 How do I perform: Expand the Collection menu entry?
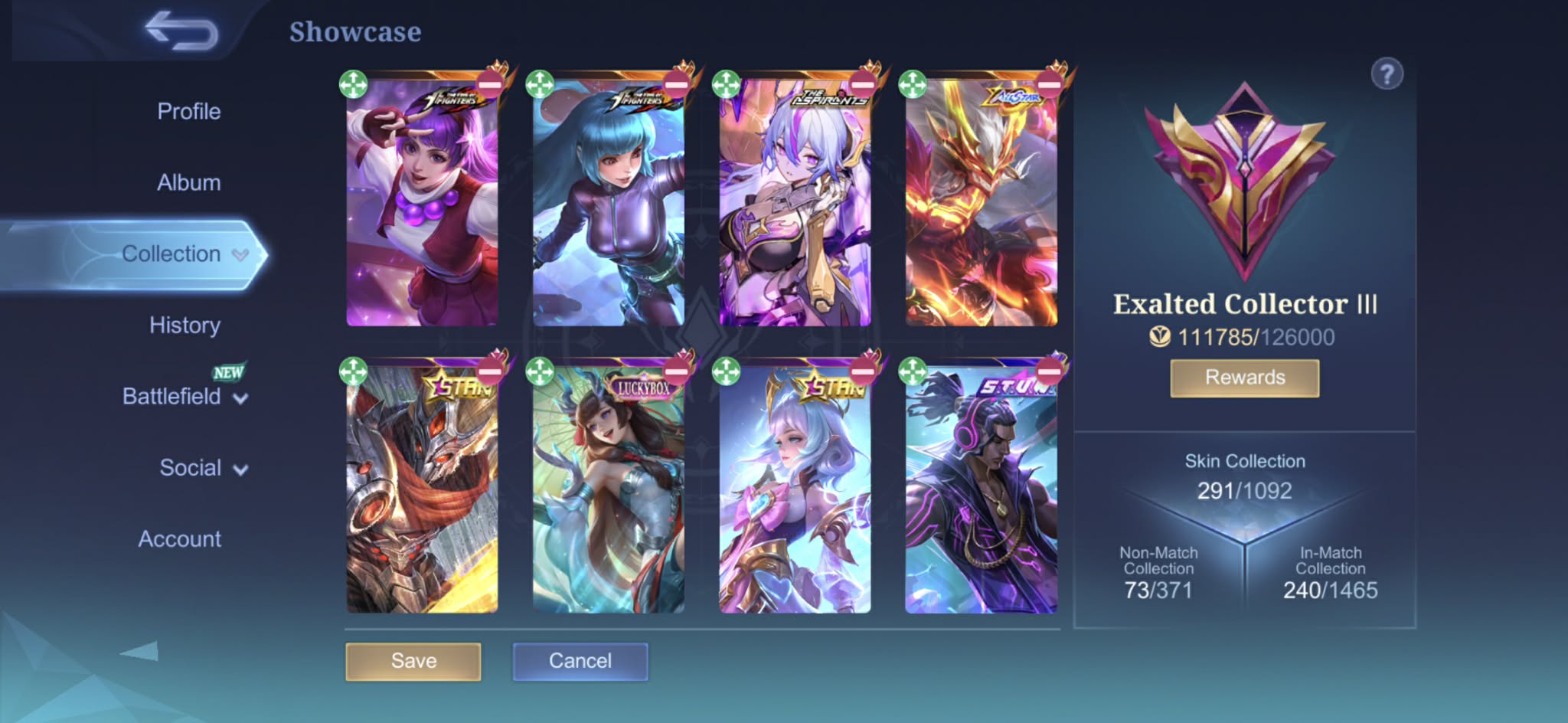pyautogui.click(x=184, y=254)
